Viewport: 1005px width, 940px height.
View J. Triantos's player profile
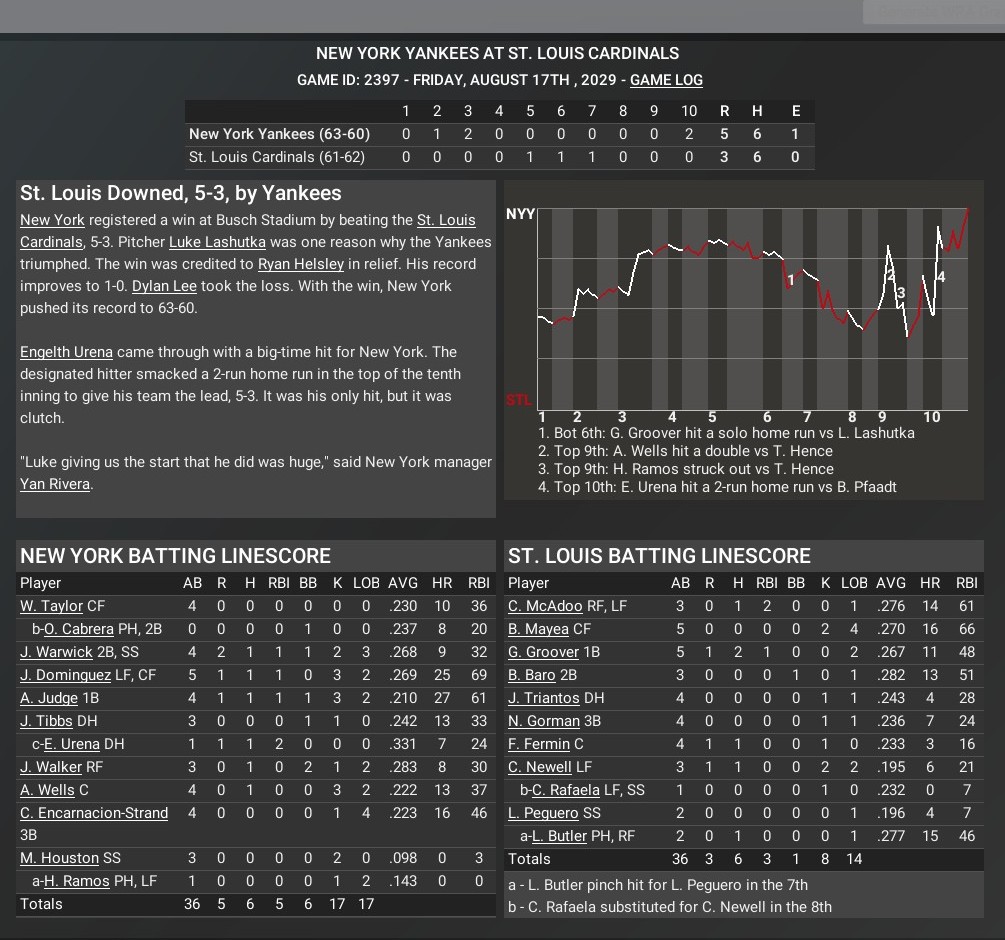[x=543, y=698]
